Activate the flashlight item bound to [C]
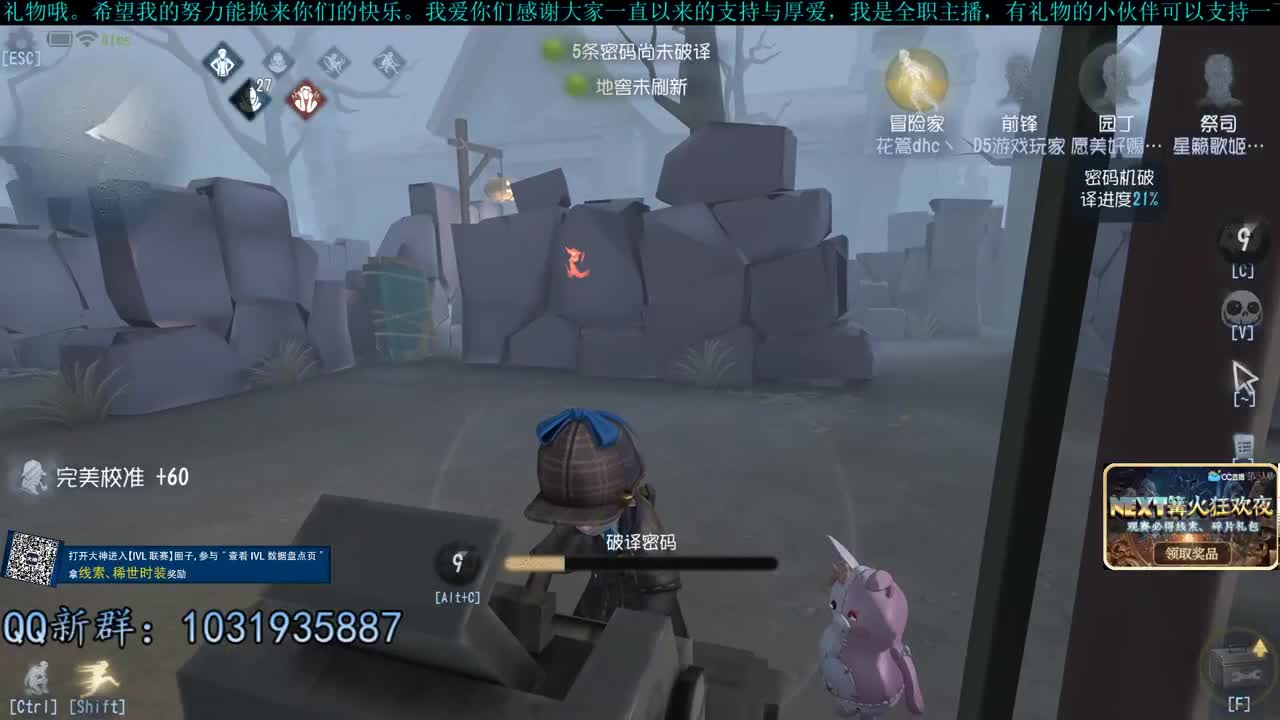This screenshot has width=1280, height=720. click(1243, 240)
